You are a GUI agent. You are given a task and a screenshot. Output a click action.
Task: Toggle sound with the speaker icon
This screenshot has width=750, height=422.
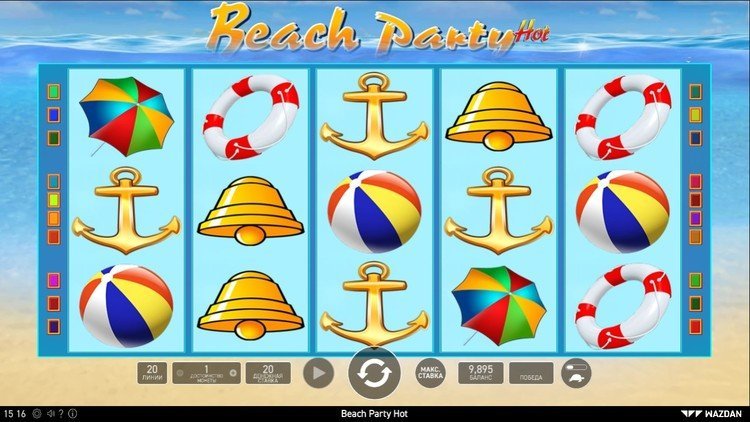pos(49,414)
